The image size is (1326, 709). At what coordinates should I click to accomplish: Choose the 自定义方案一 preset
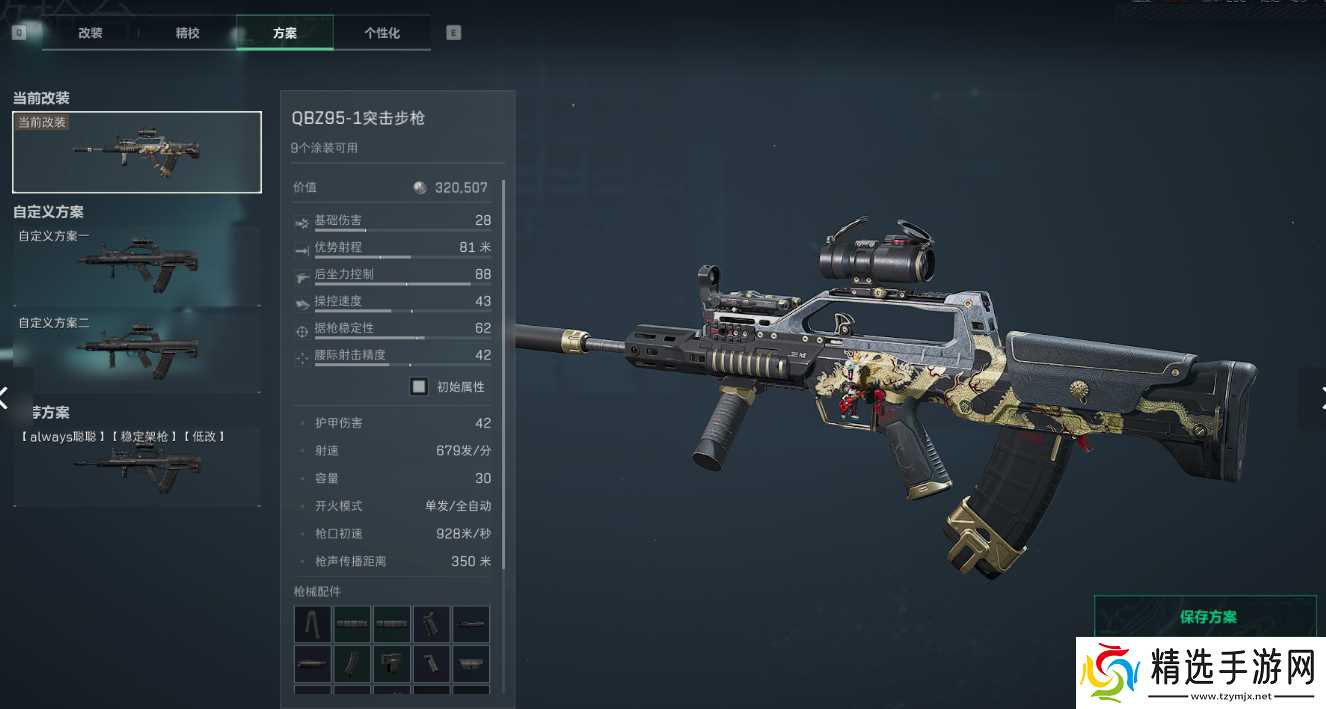click(137, 265)
